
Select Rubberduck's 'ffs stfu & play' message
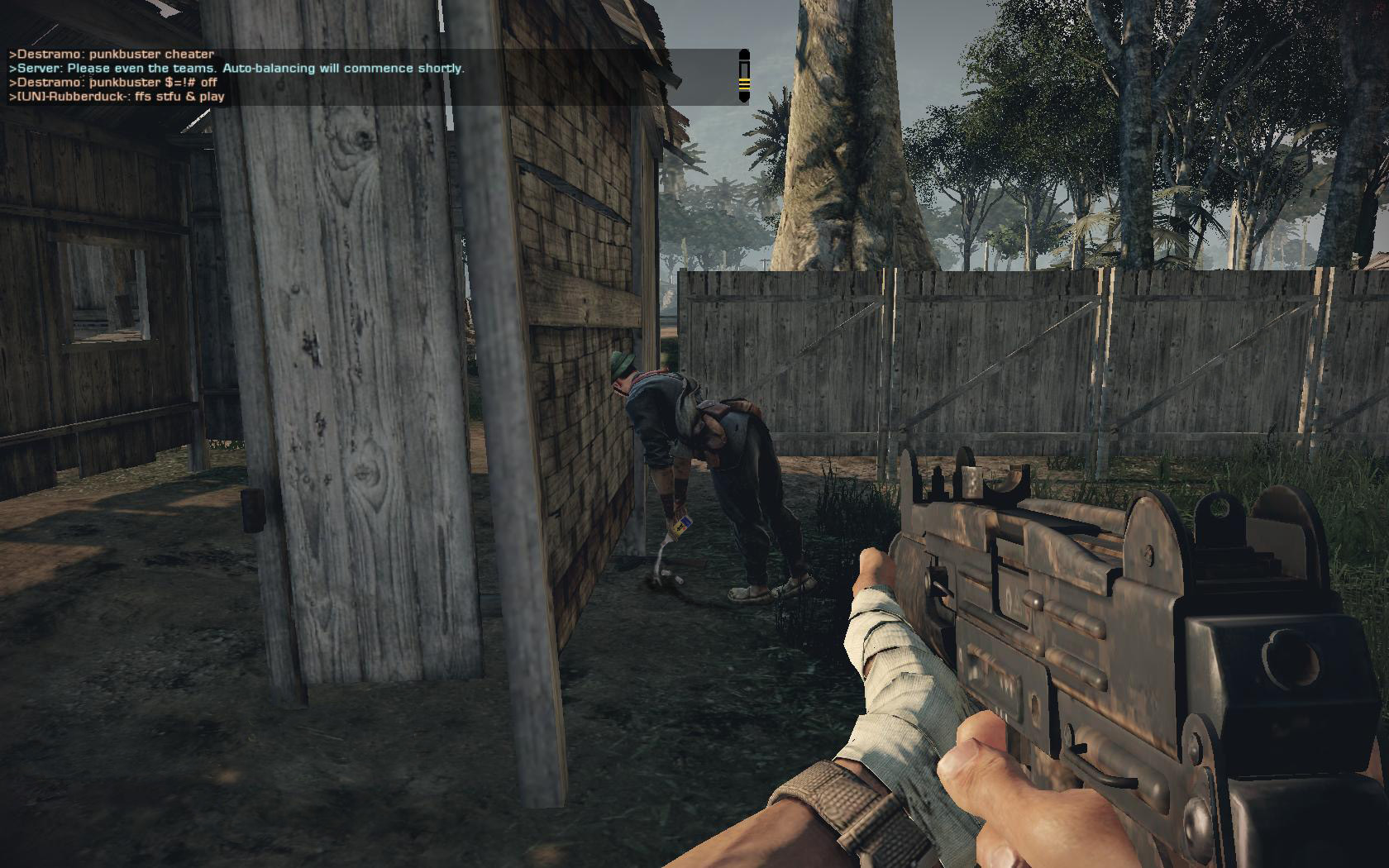click(x=117, y=97)
